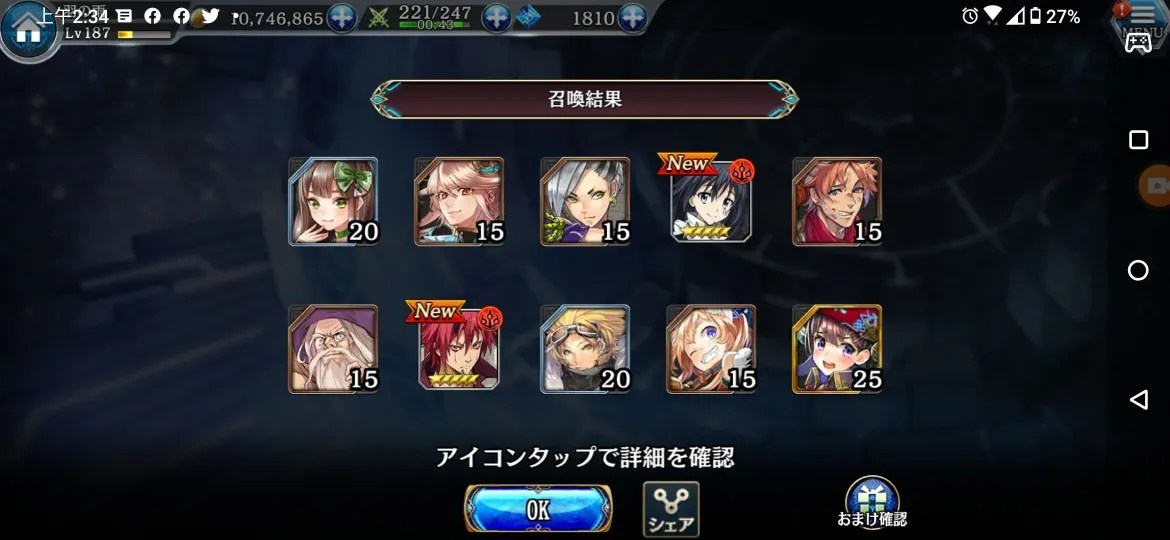Open the gold-framed girl with red hat
This screenshot has width=1170, height=540.
pyautogui.click(x=837, y=348)
